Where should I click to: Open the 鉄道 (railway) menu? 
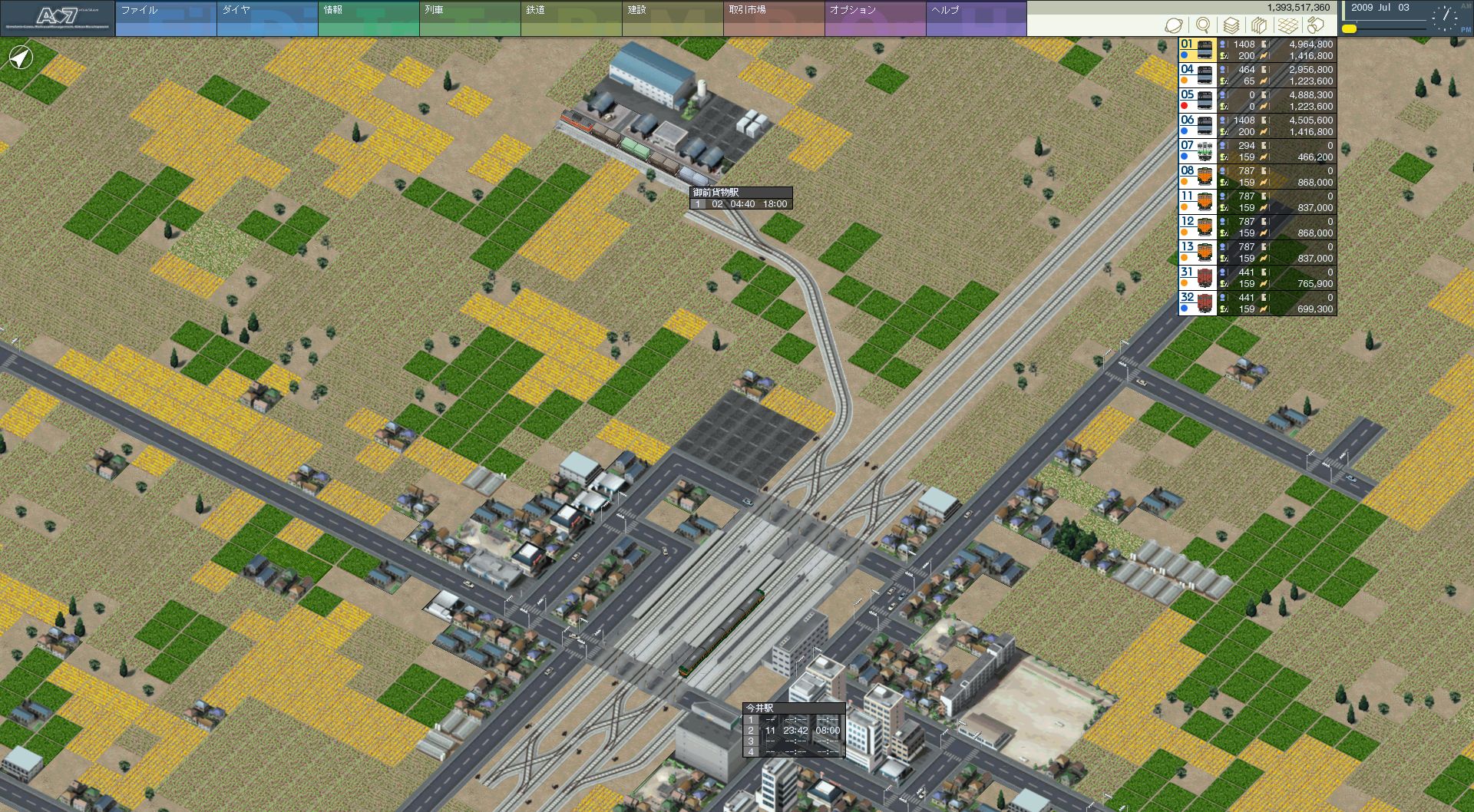pyautogui.click(x=570, y=18)
